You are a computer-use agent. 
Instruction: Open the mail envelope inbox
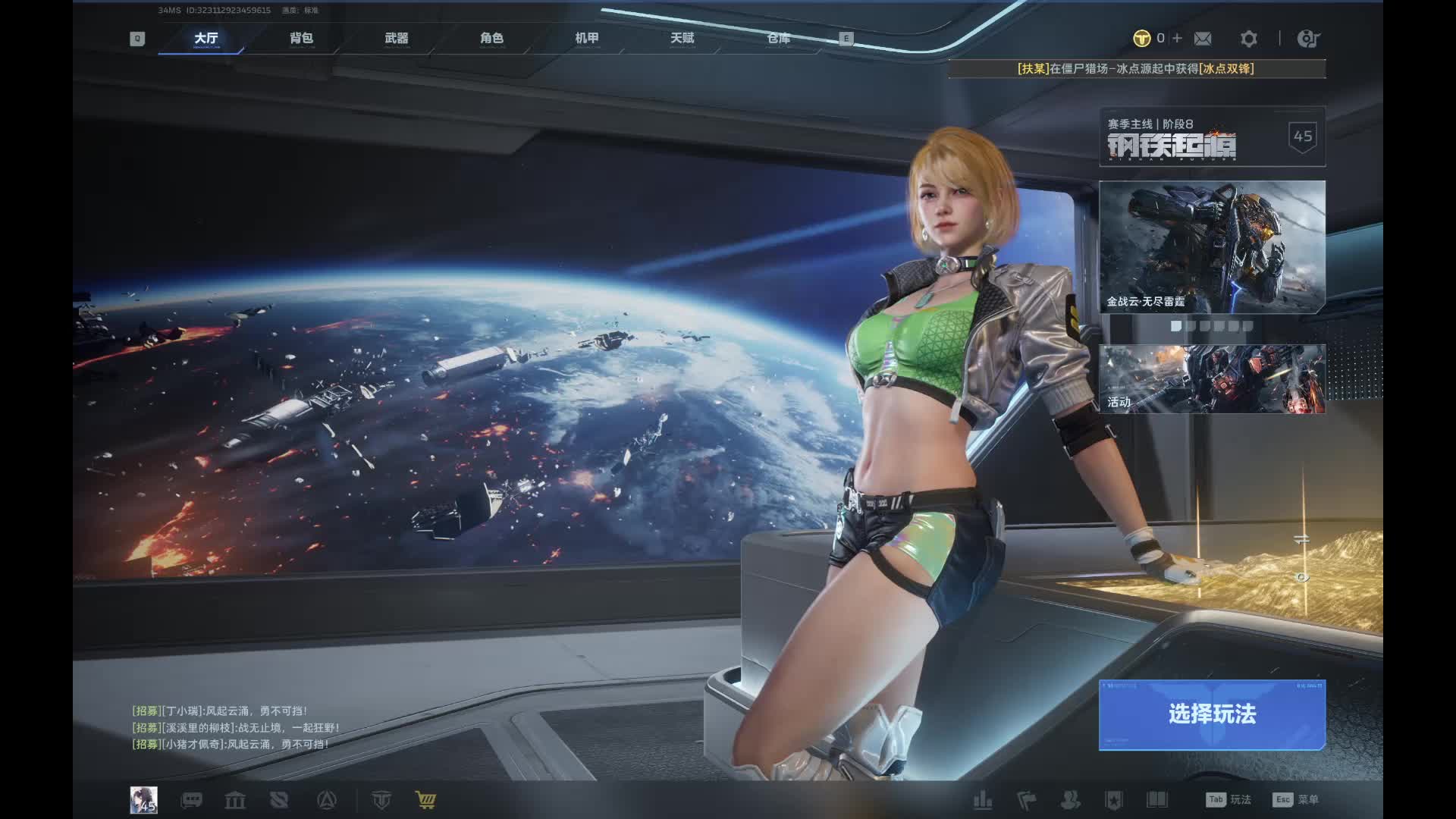tap(1203, 39)
